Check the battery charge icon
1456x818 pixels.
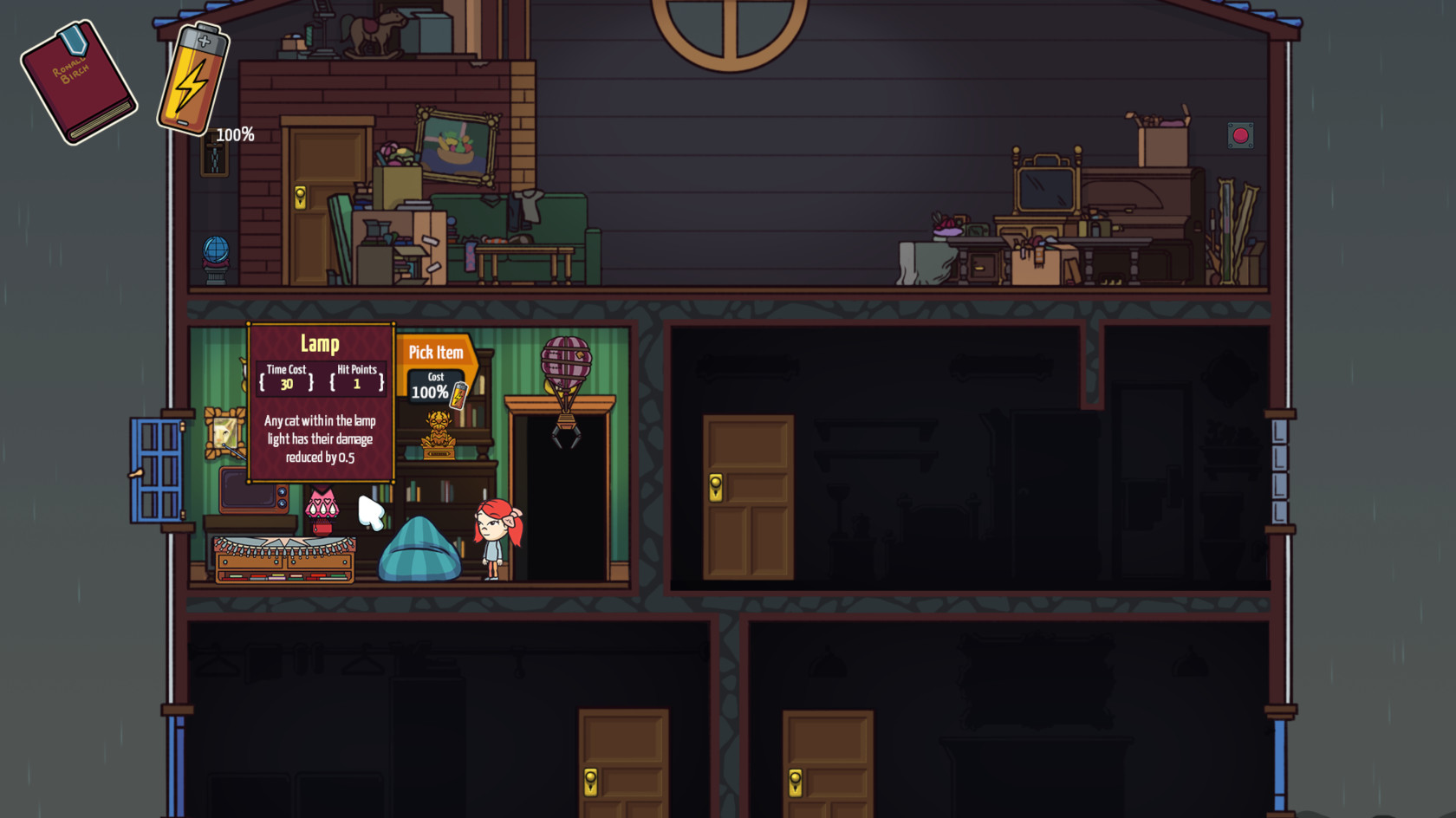pyautogui.click(x=189, y=78)
